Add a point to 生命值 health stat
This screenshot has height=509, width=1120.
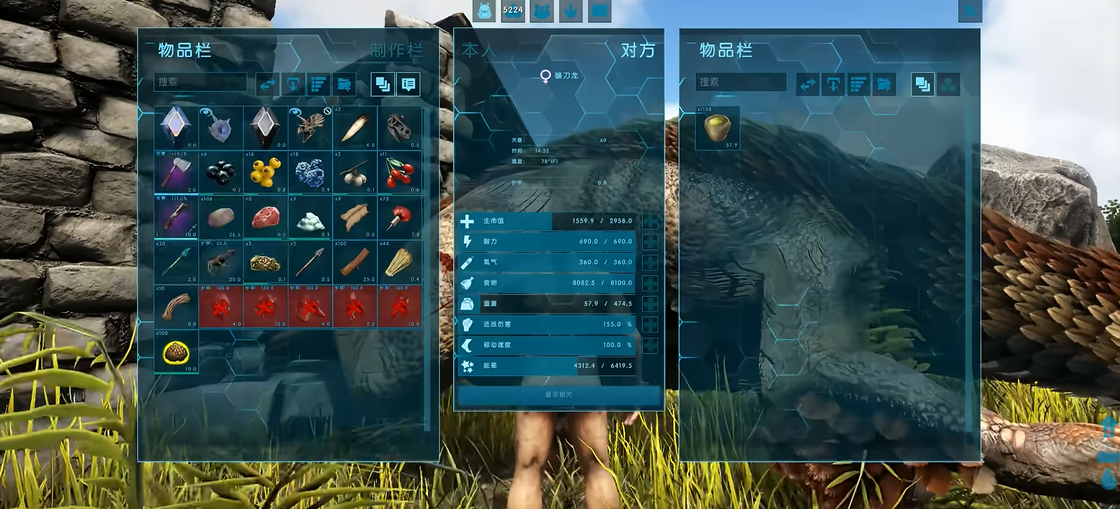(x=651, y=222)
